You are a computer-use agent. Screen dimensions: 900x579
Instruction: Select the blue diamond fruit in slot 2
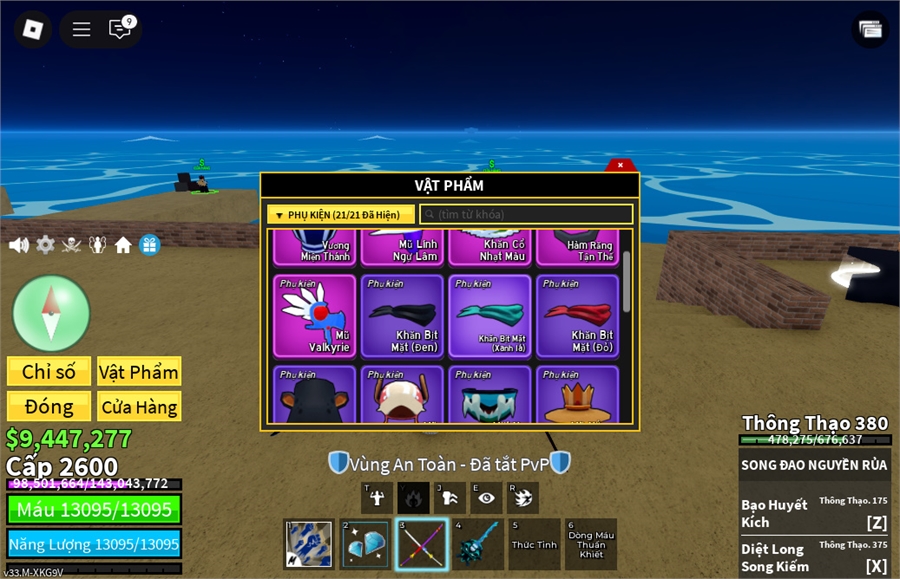pos(365,544)
